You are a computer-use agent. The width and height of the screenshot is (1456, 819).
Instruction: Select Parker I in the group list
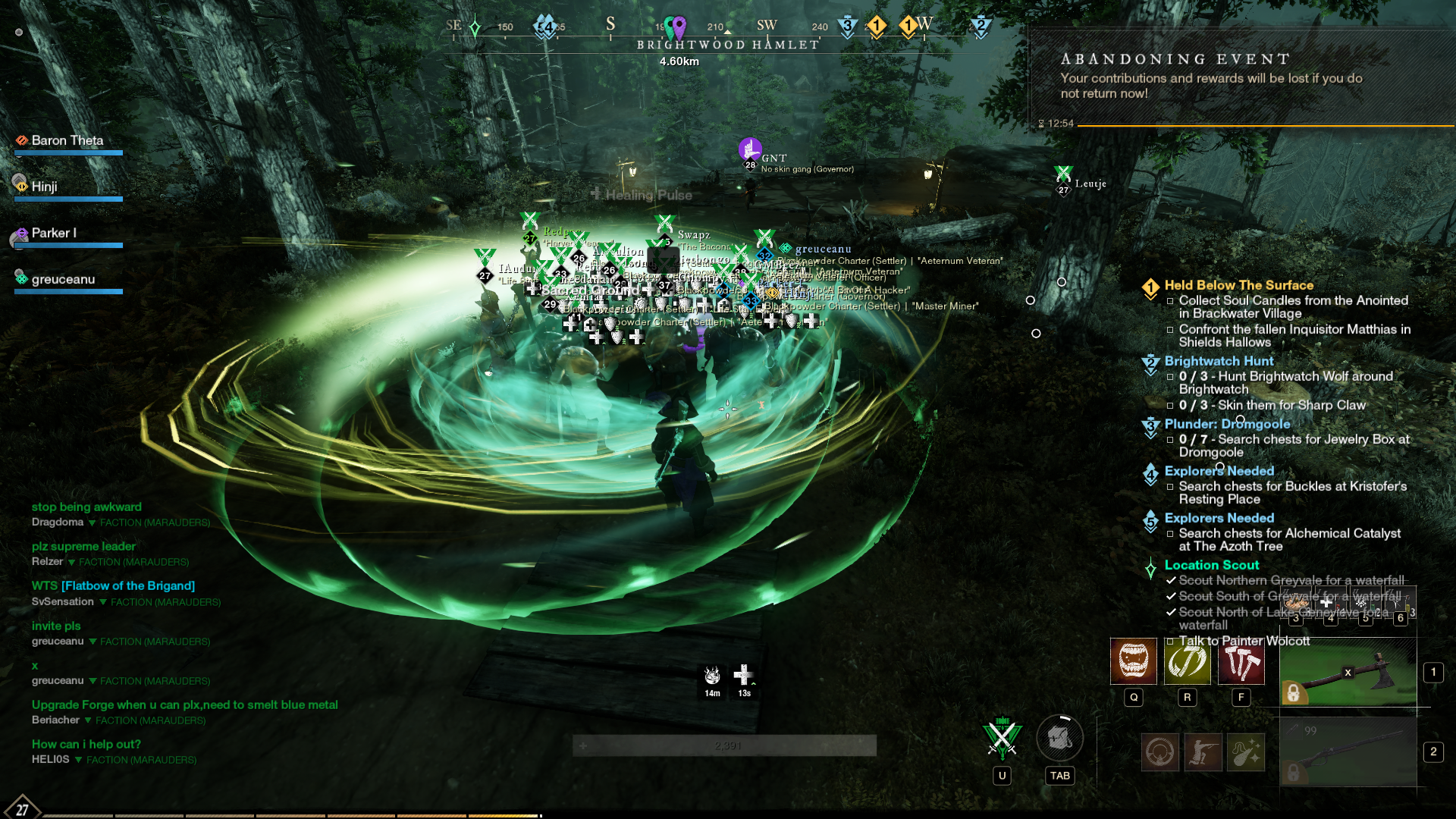53,234
